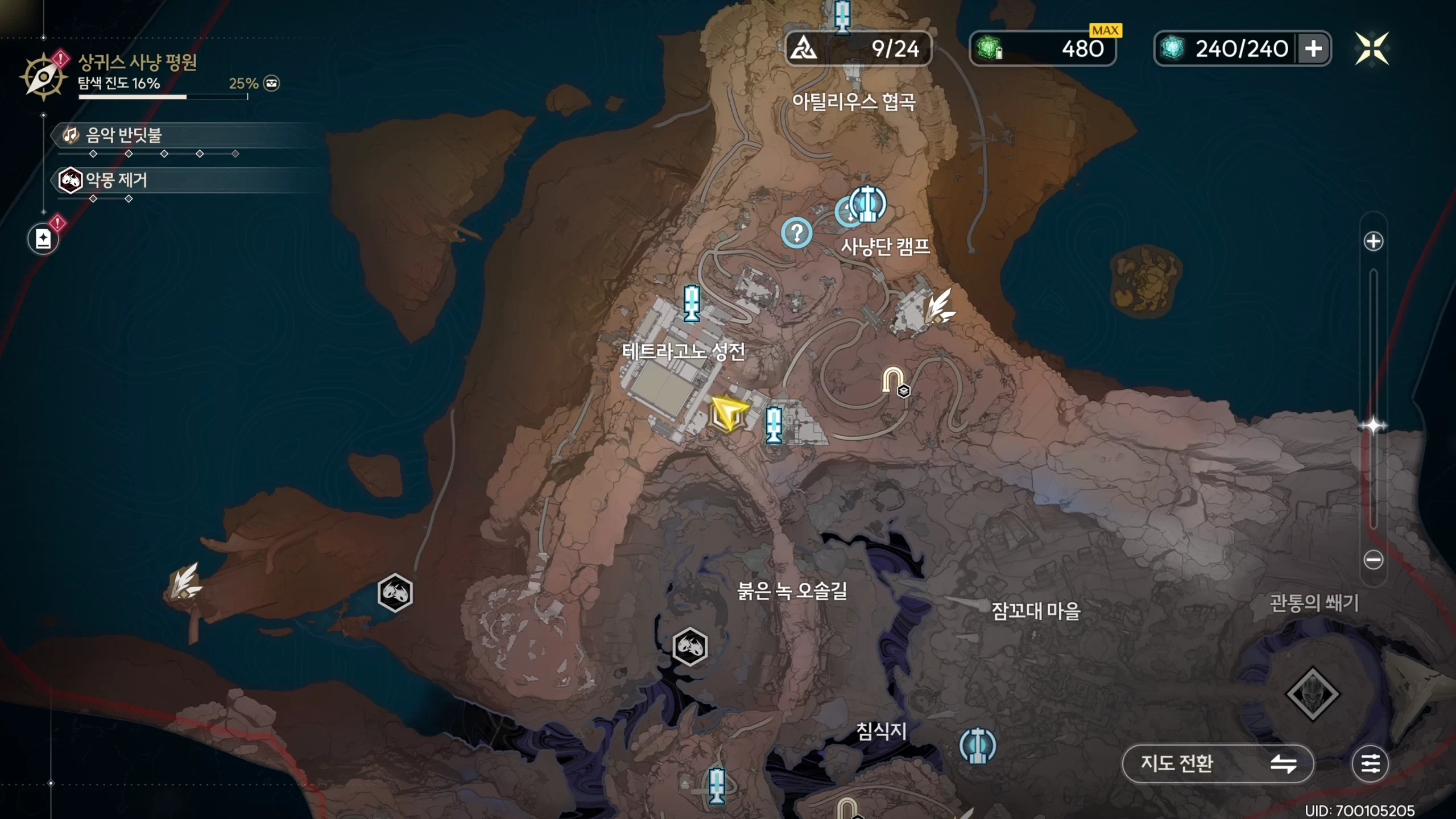Screen dimensions: 1456x819
Task: Zoom out the map with minus button
Action: (1373, 560)
